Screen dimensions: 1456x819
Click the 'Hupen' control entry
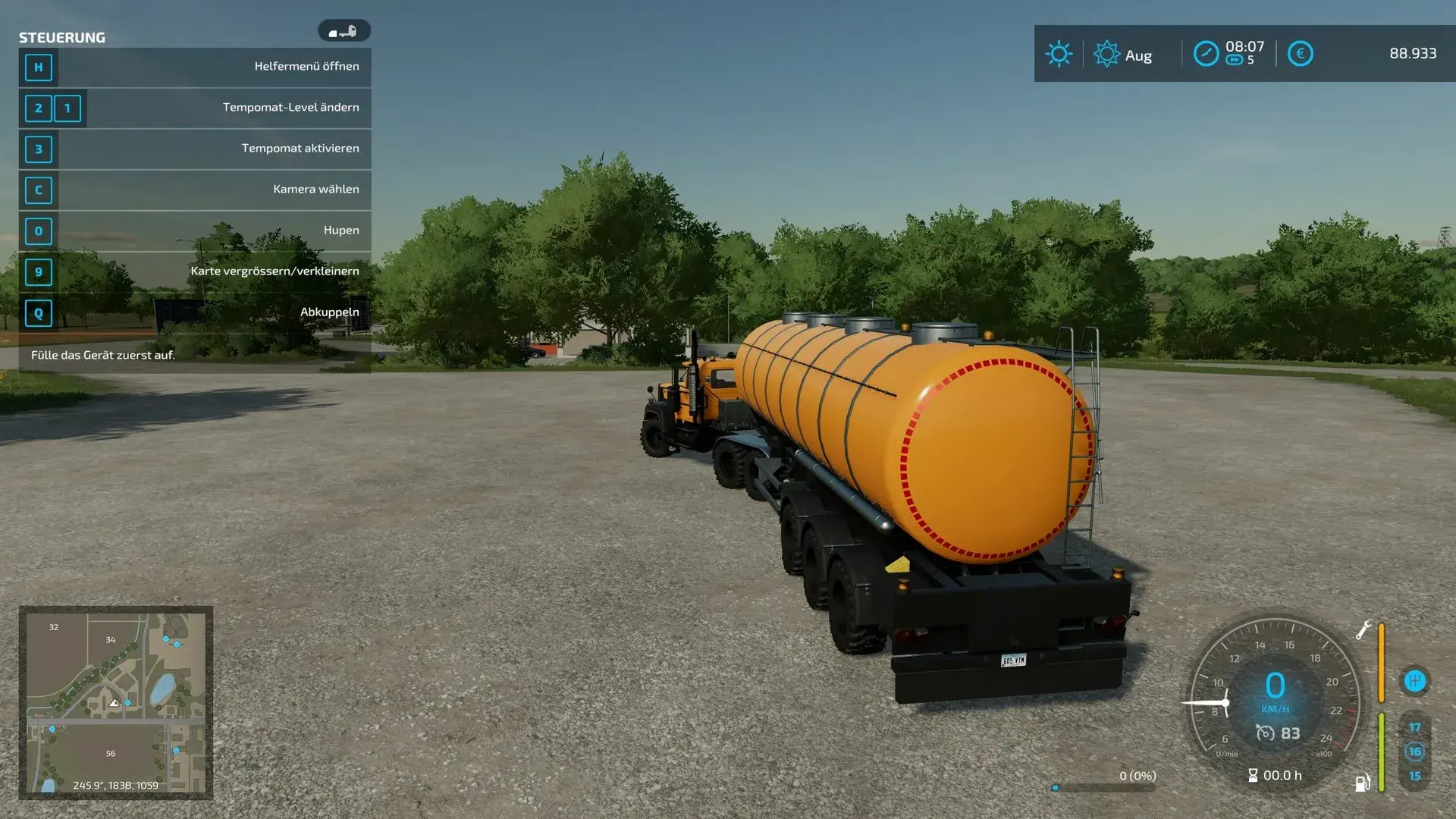tap(195, 231)
